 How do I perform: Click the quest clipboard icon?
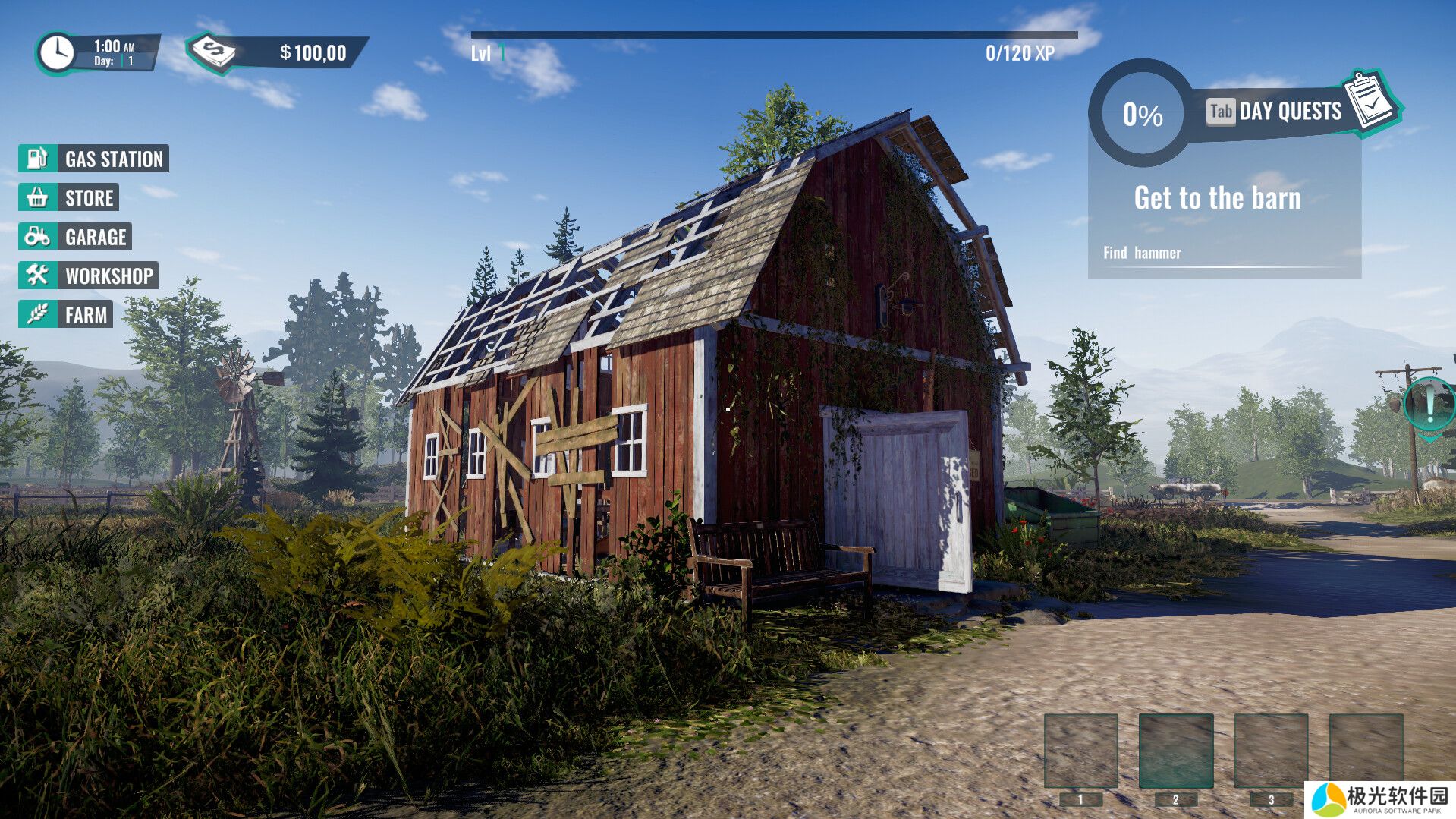pos(1371,102)
